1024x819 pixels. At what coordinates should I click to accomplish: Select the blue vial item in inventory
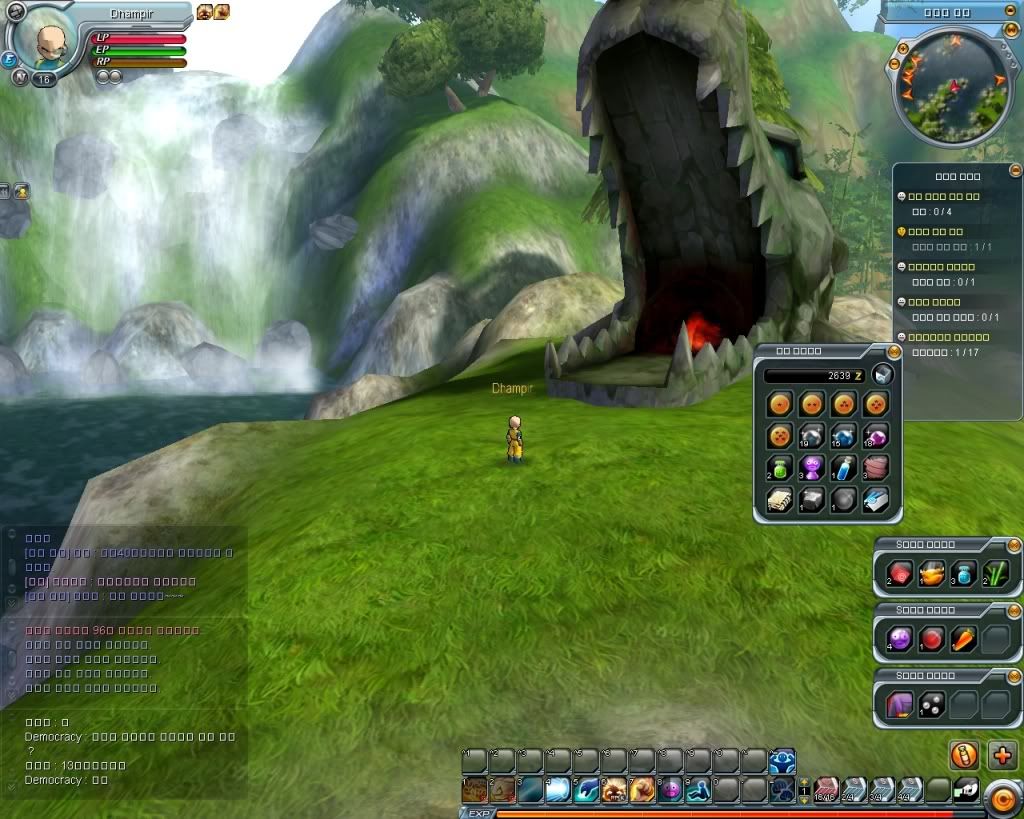843,467
